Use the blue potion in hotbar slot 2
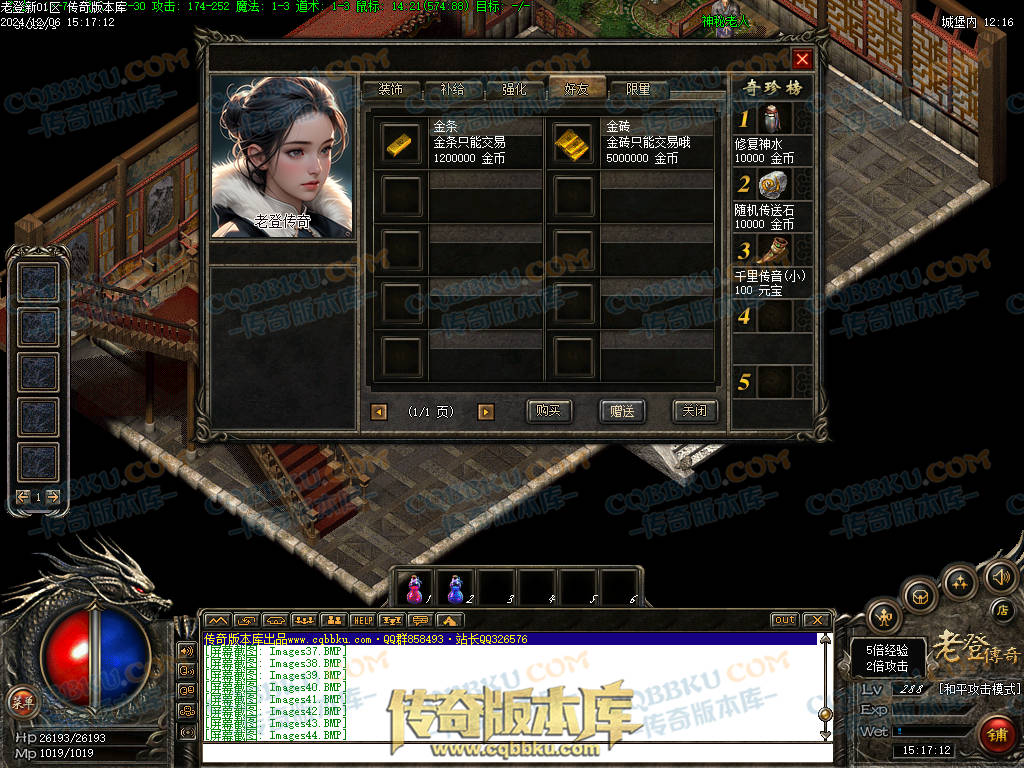The height and width of the screenshot is (768, 1024). 456,588
